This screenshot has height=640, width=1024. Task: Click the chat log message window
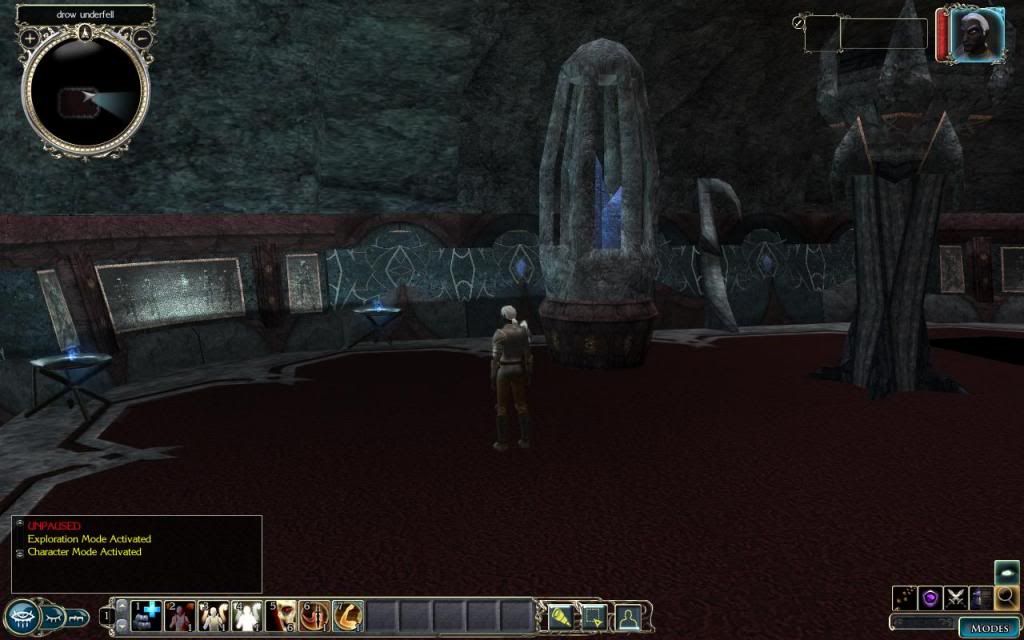click(137, 553)
